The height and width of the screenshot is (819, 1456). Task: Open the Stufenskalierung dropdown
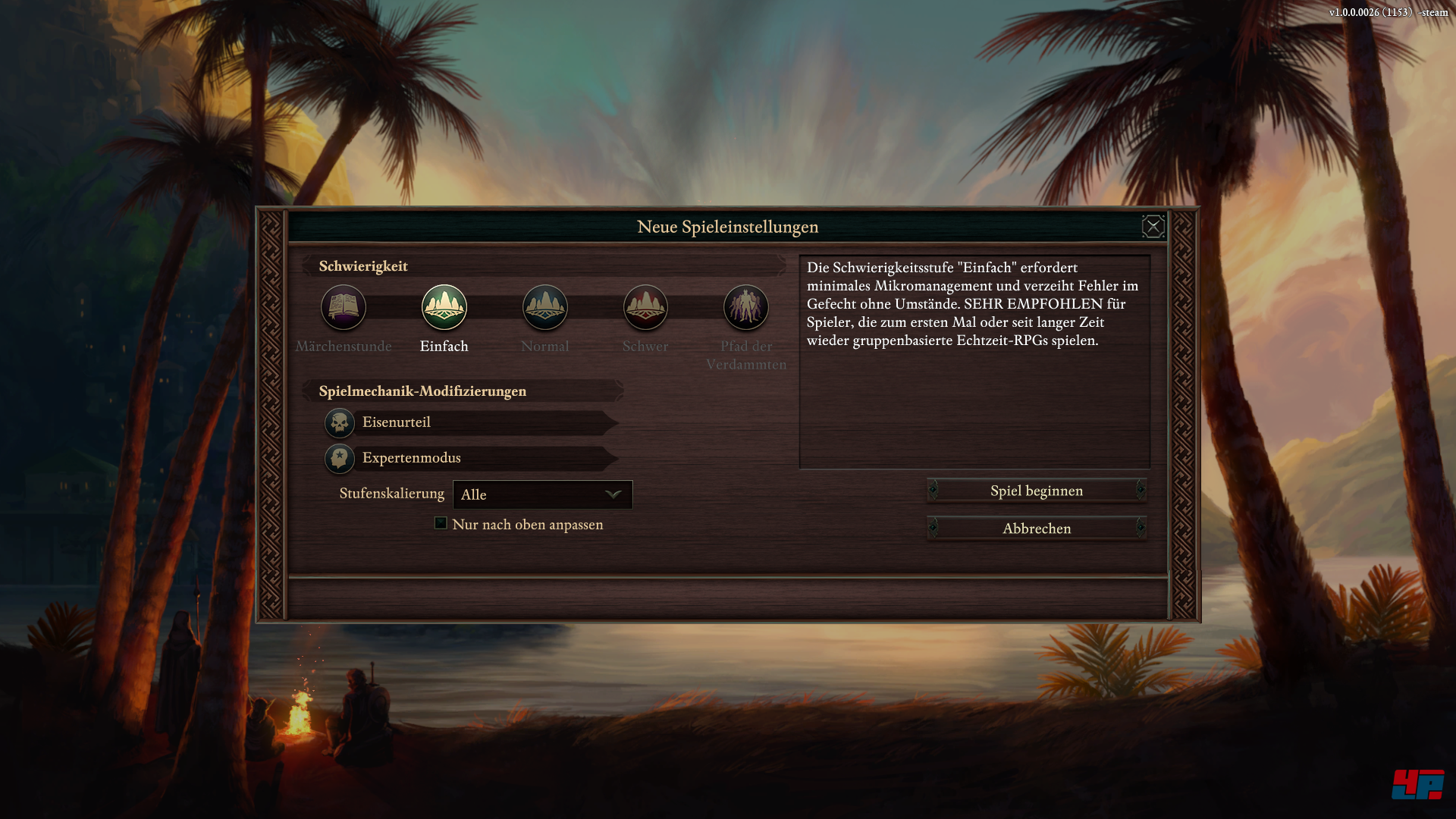[543, 494]
